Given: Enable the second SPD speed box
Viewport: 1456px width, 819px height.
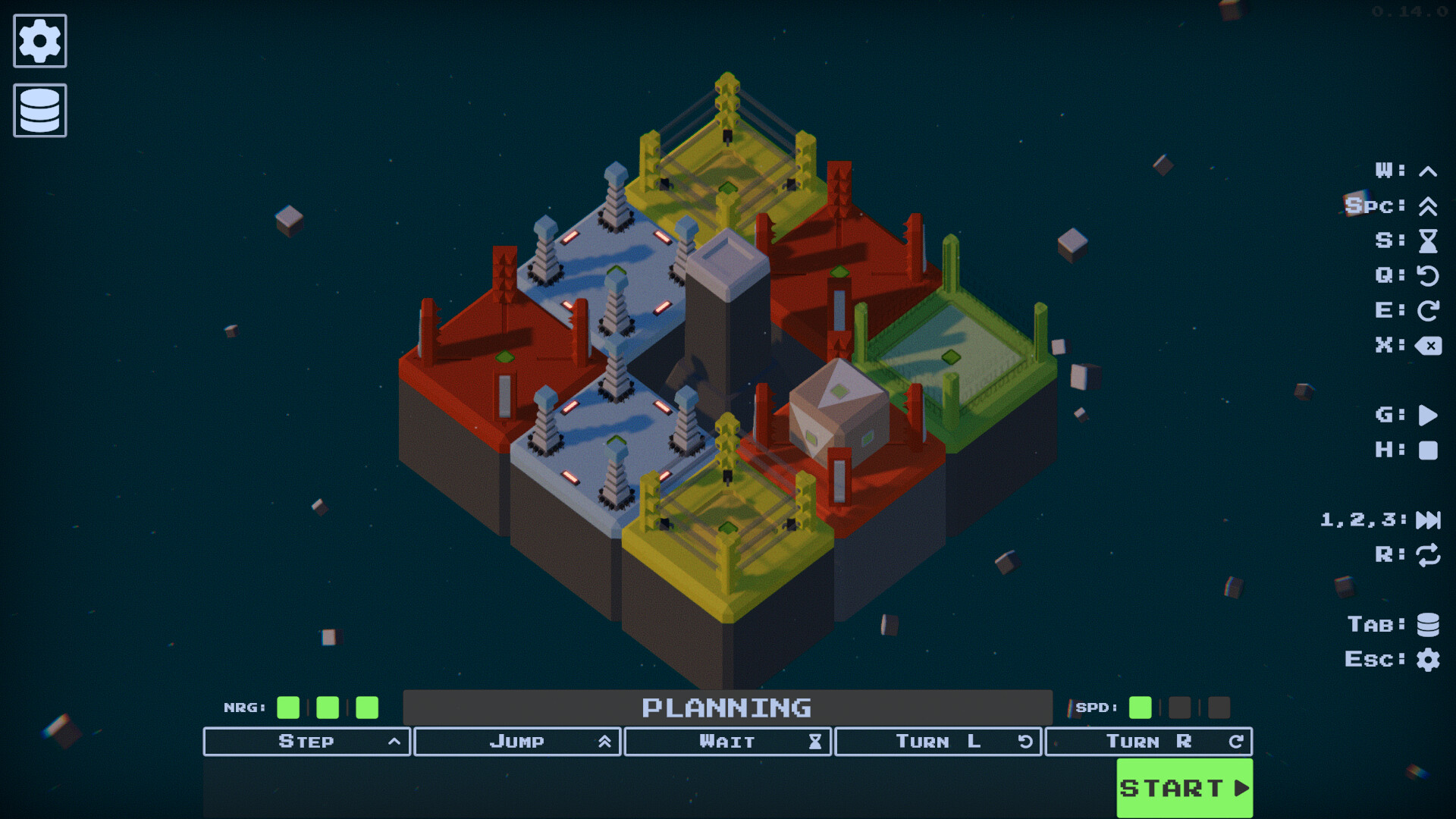Looking at the screenshot, I should pos(1179,708).
